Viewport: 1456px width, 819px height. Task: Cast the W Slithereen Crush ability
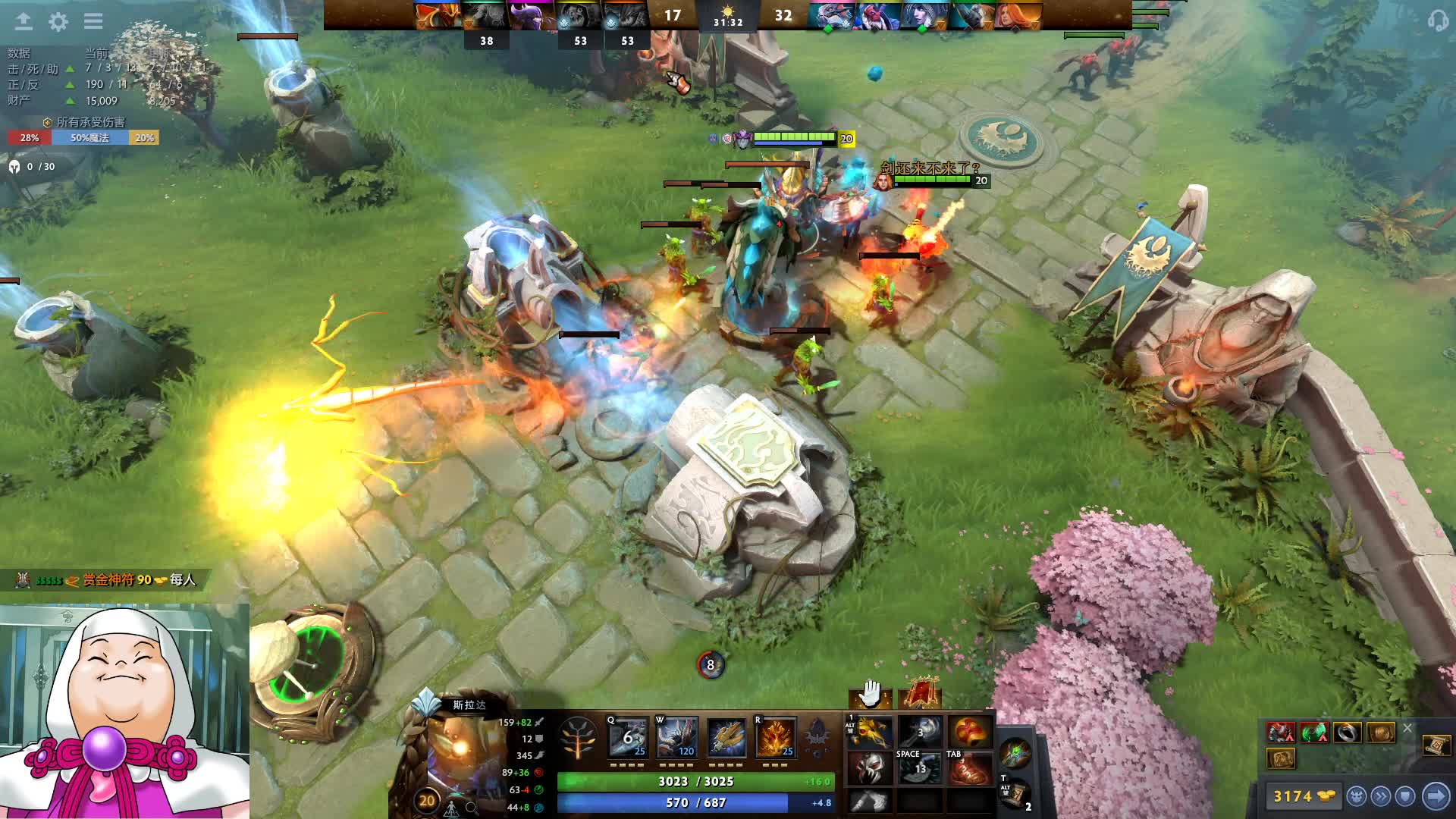(677, 737)
